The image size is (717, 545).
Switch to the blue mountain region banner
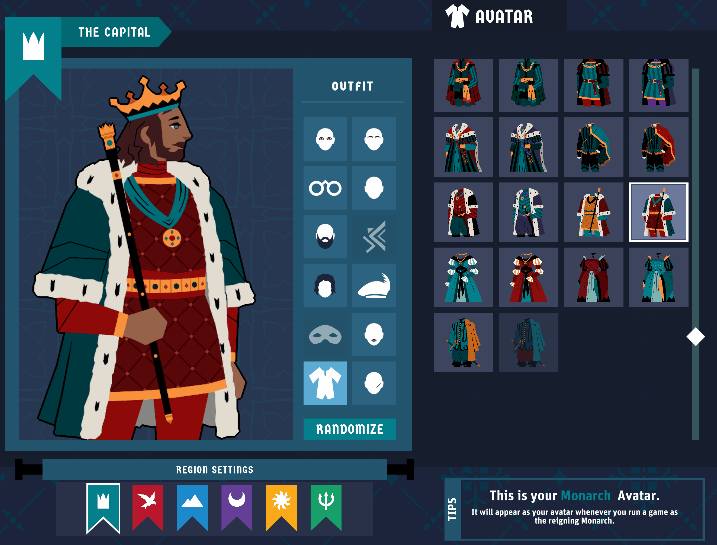click(192, 506)
